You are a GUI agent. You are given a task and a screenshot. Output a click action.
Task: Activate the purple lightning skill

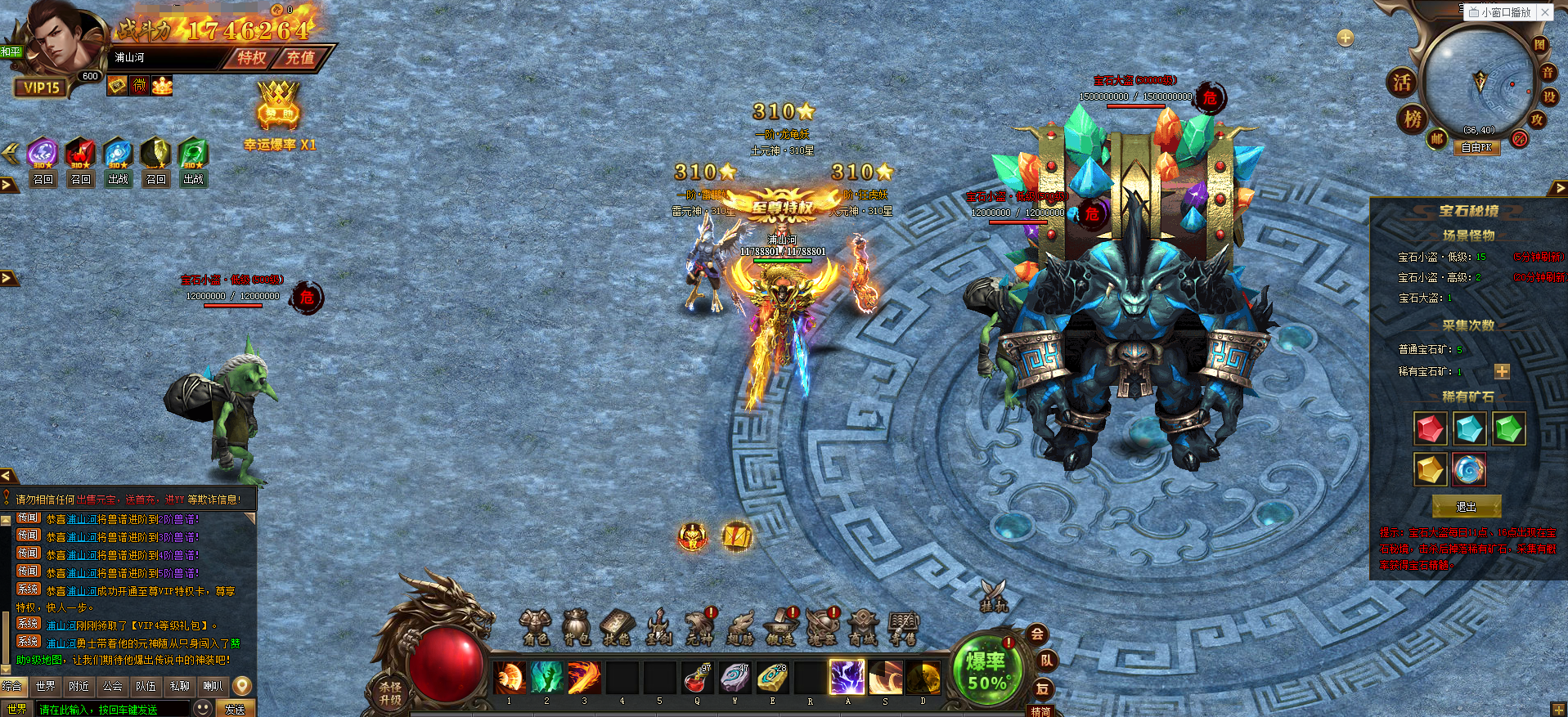847,679
